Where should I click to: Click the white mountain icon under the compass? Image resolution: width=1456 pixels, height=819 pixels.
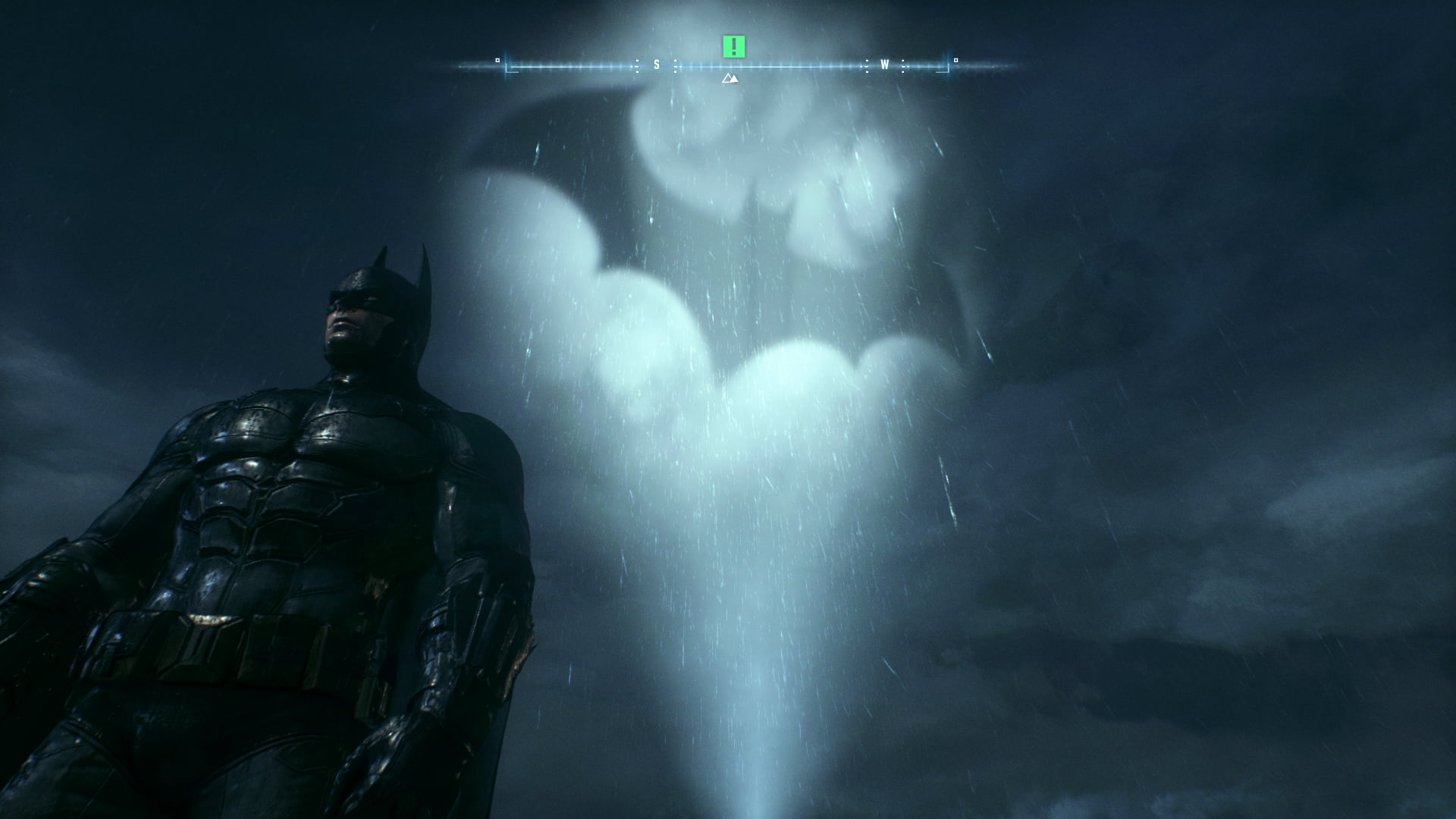coord(730,78)
